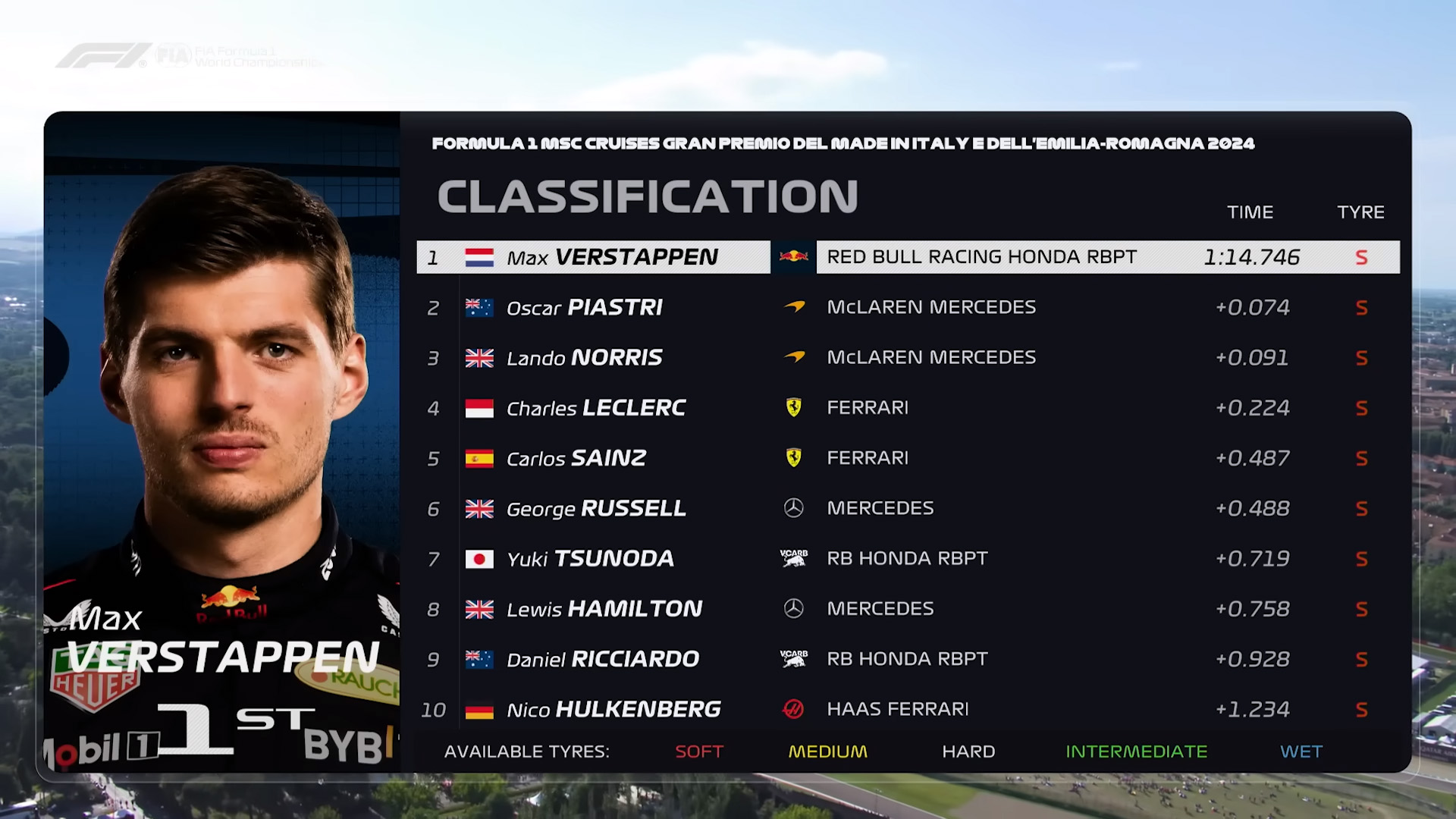Click the INTERMEDIATE tyre legend entry
Viewport: 1456px width, 819px height.
point(1136,752)
